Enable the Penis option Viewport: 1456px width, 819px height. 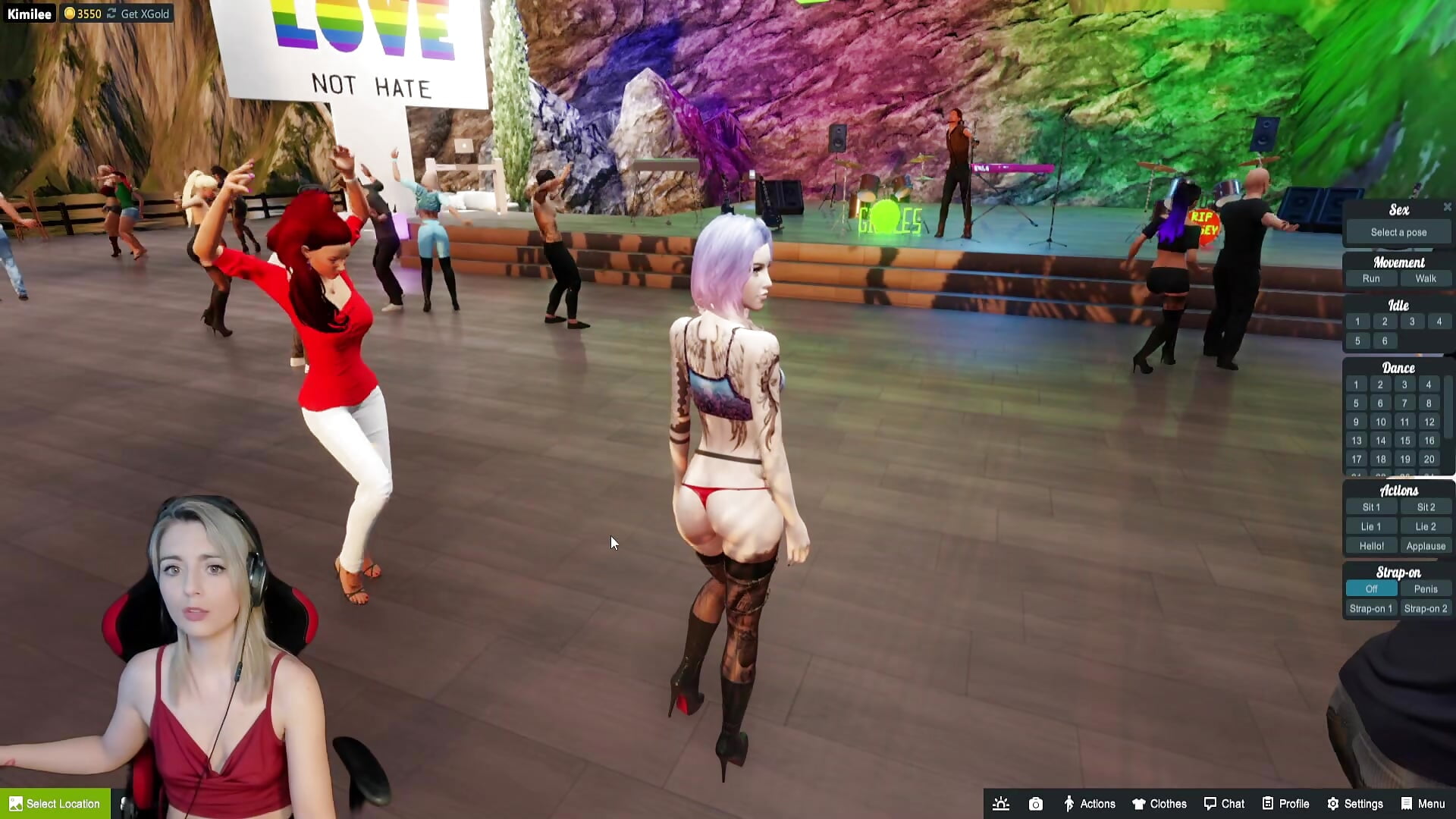[1426, 588]
